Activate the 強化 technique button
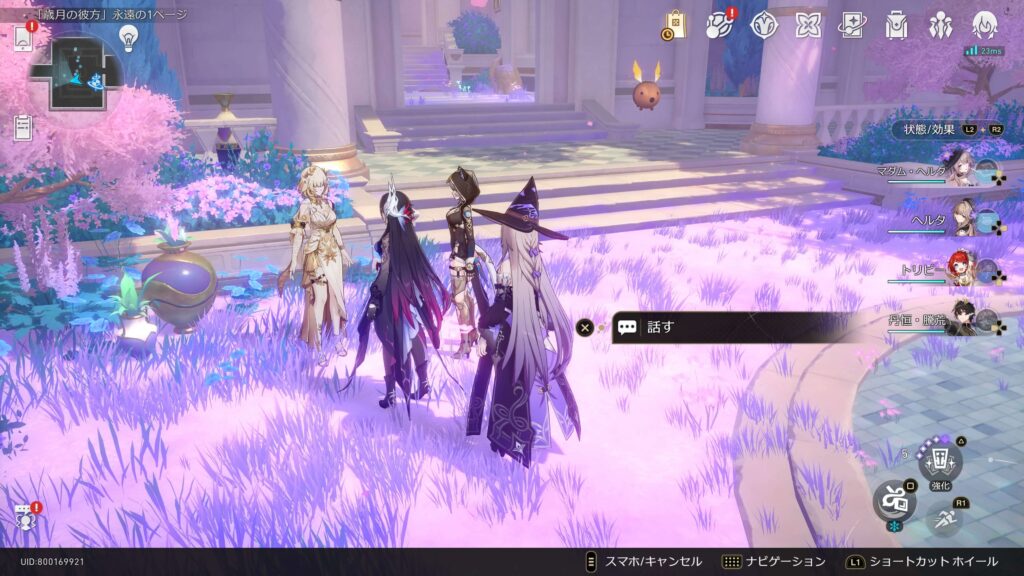The width and height of the screenshot is (1024, 576). tap(940, 461)
